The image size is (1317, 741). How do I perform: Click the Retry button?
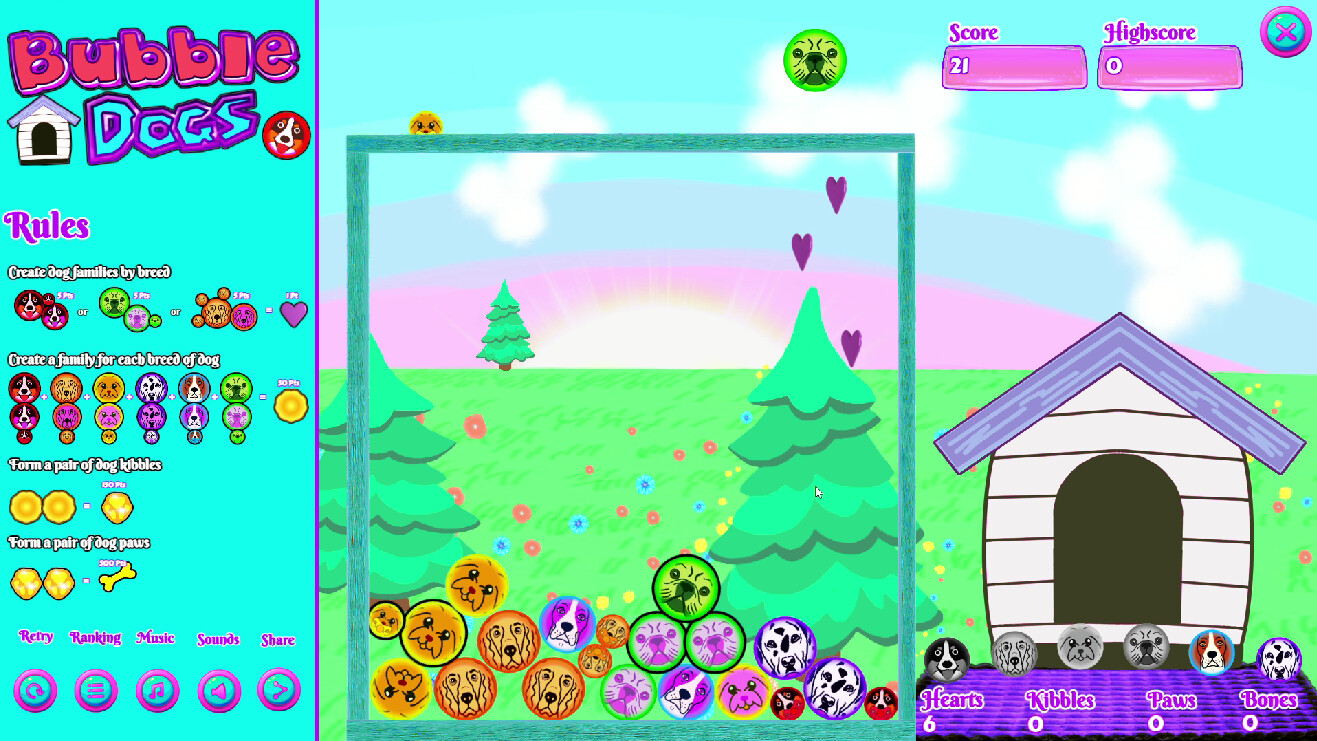coord(35,690)
